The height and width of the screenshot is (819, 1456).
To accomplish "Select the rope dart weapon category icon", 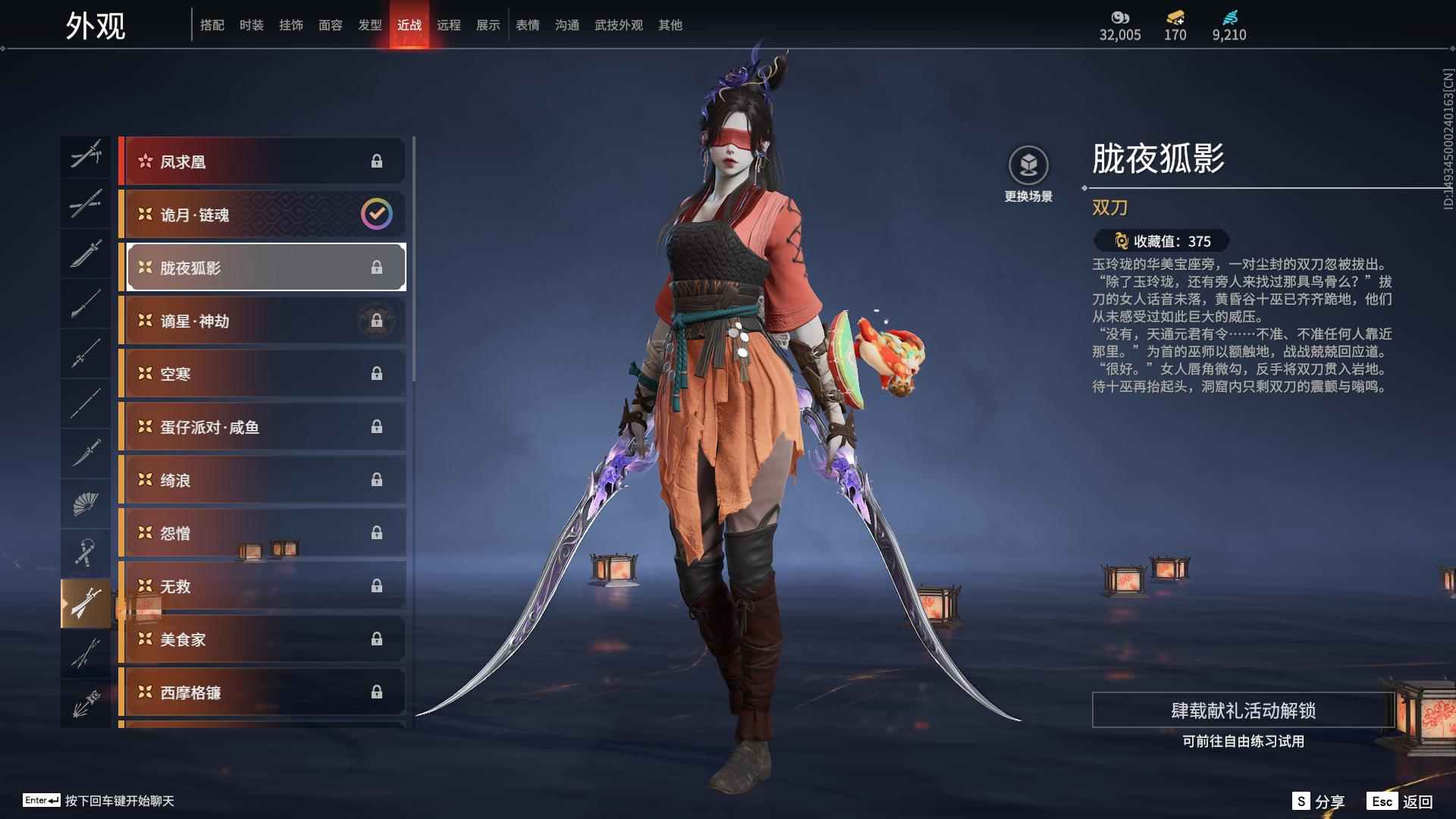I will [x=86, y=551].
